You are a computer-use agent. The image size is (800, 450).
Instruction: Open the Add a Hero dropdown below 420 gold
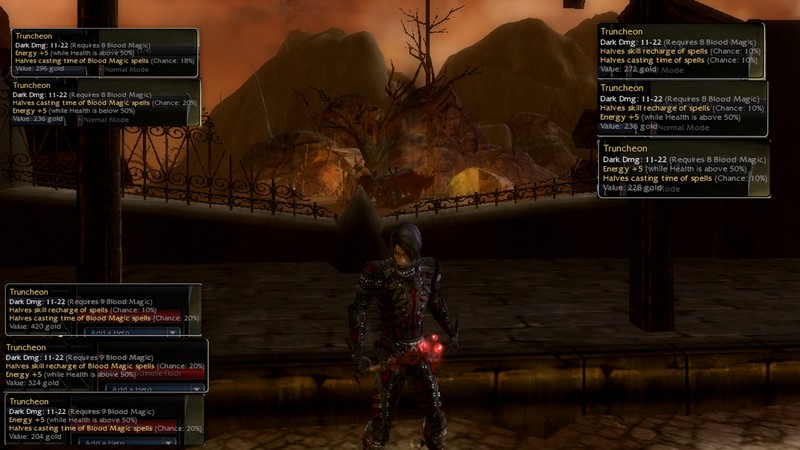(x=131, y=332)
